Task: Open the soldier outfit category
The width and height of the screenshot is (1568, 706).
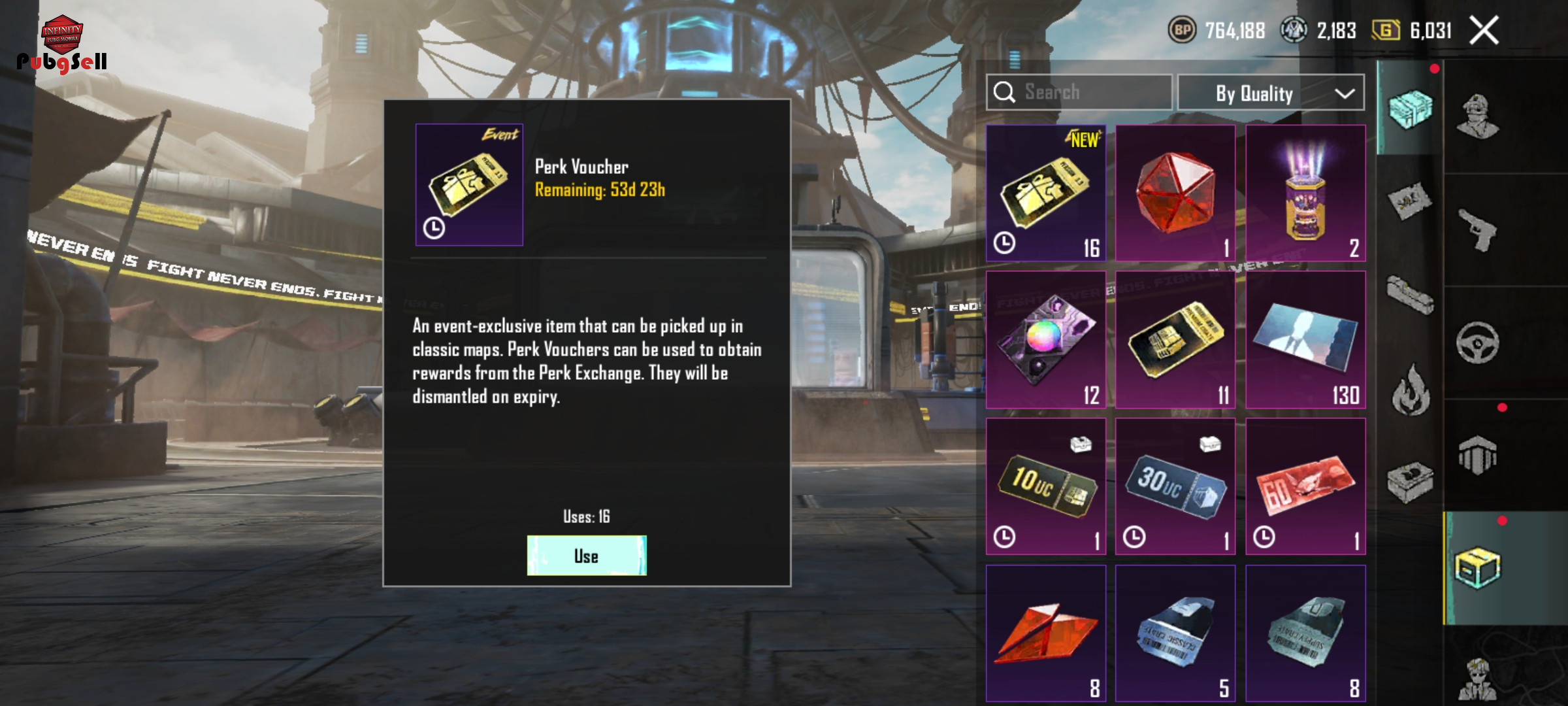Action: coord(1477,118)
